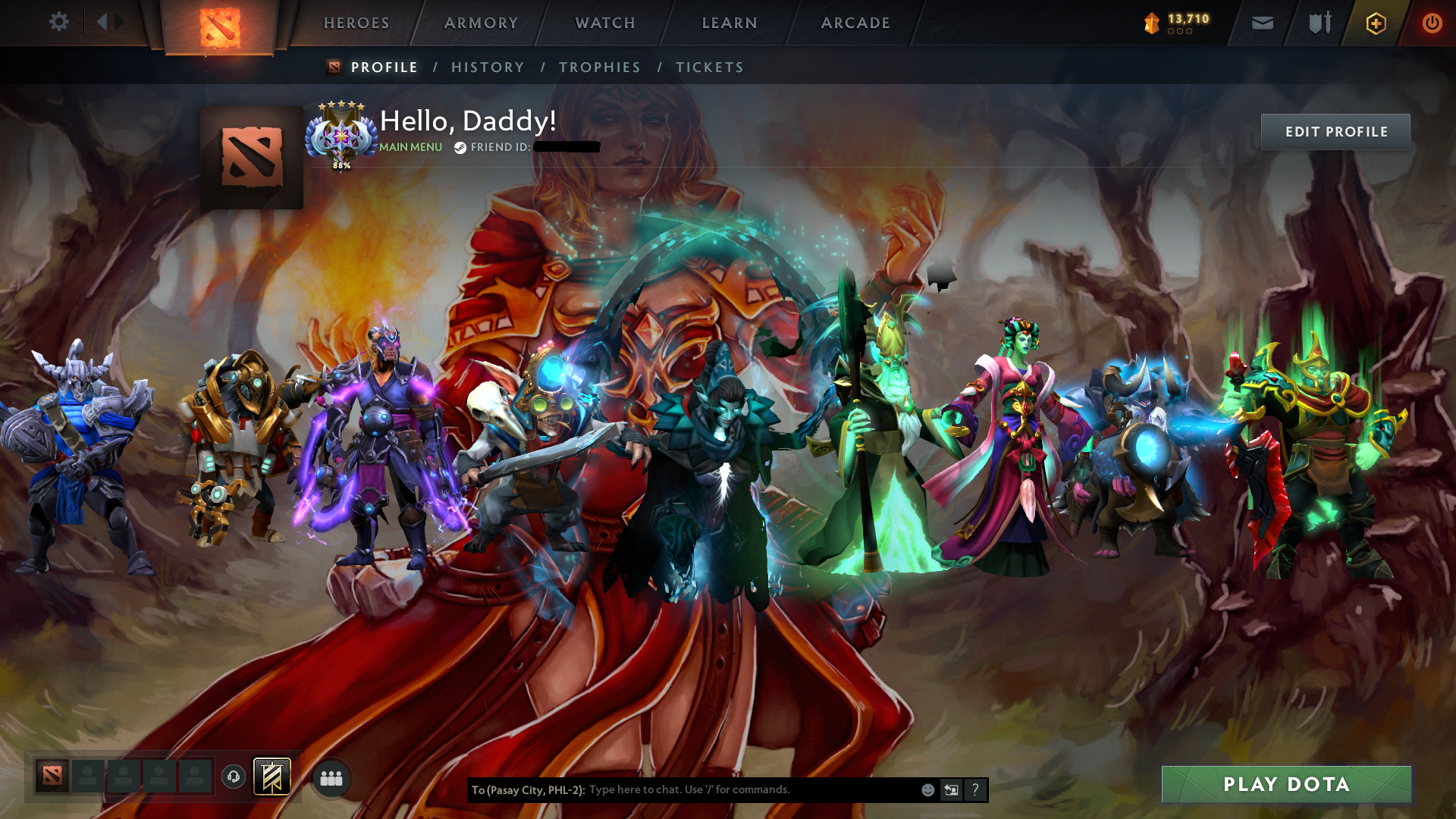Open the settings gear
The height and width of the screenshot is (819, 1456).
point(59,23)
